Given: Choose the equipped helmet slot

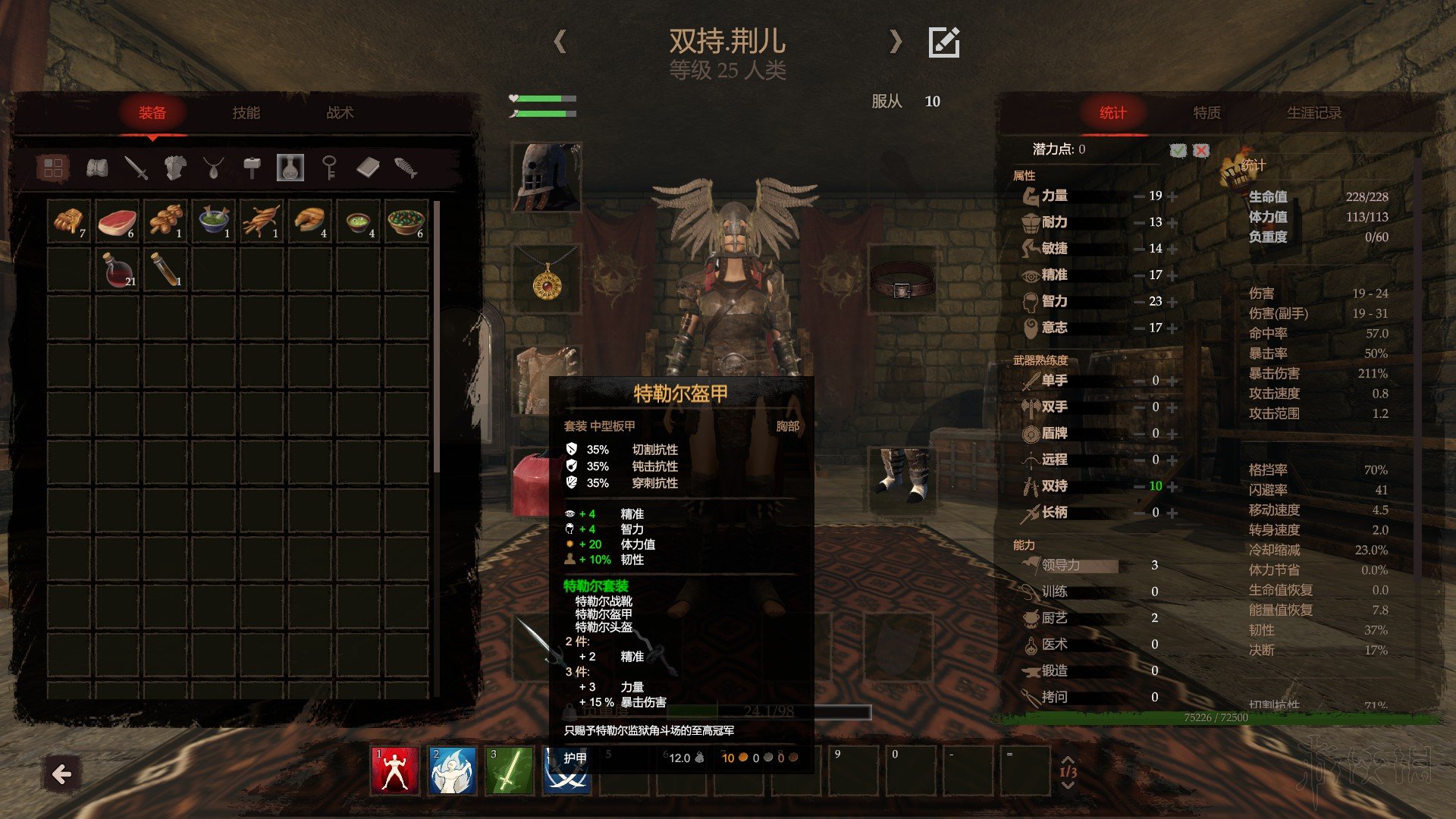Looking at the screenshot, I should (x=546, y=177).
